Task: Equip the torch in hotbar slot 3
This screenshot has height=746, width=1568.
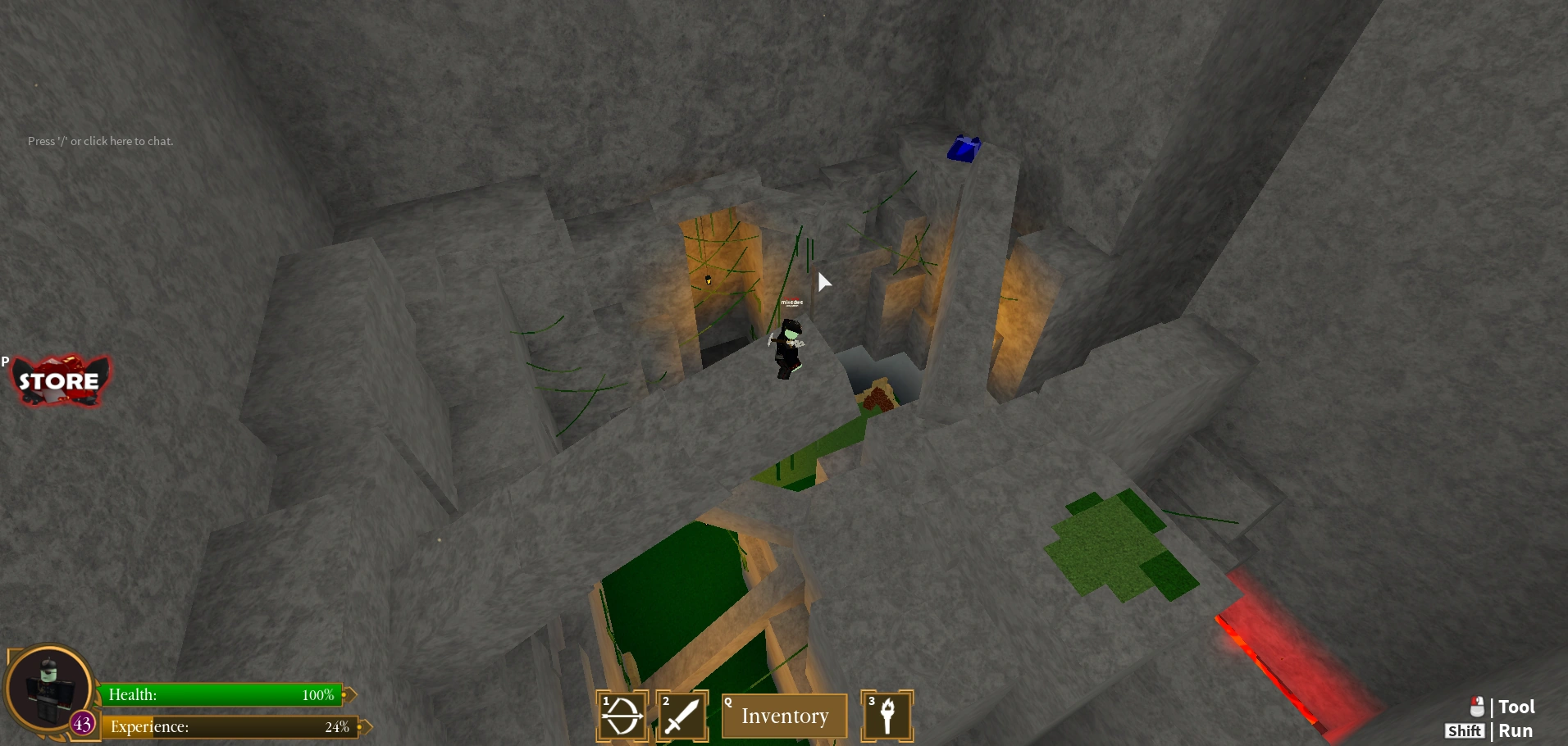Action: click(x=887, y=715)
